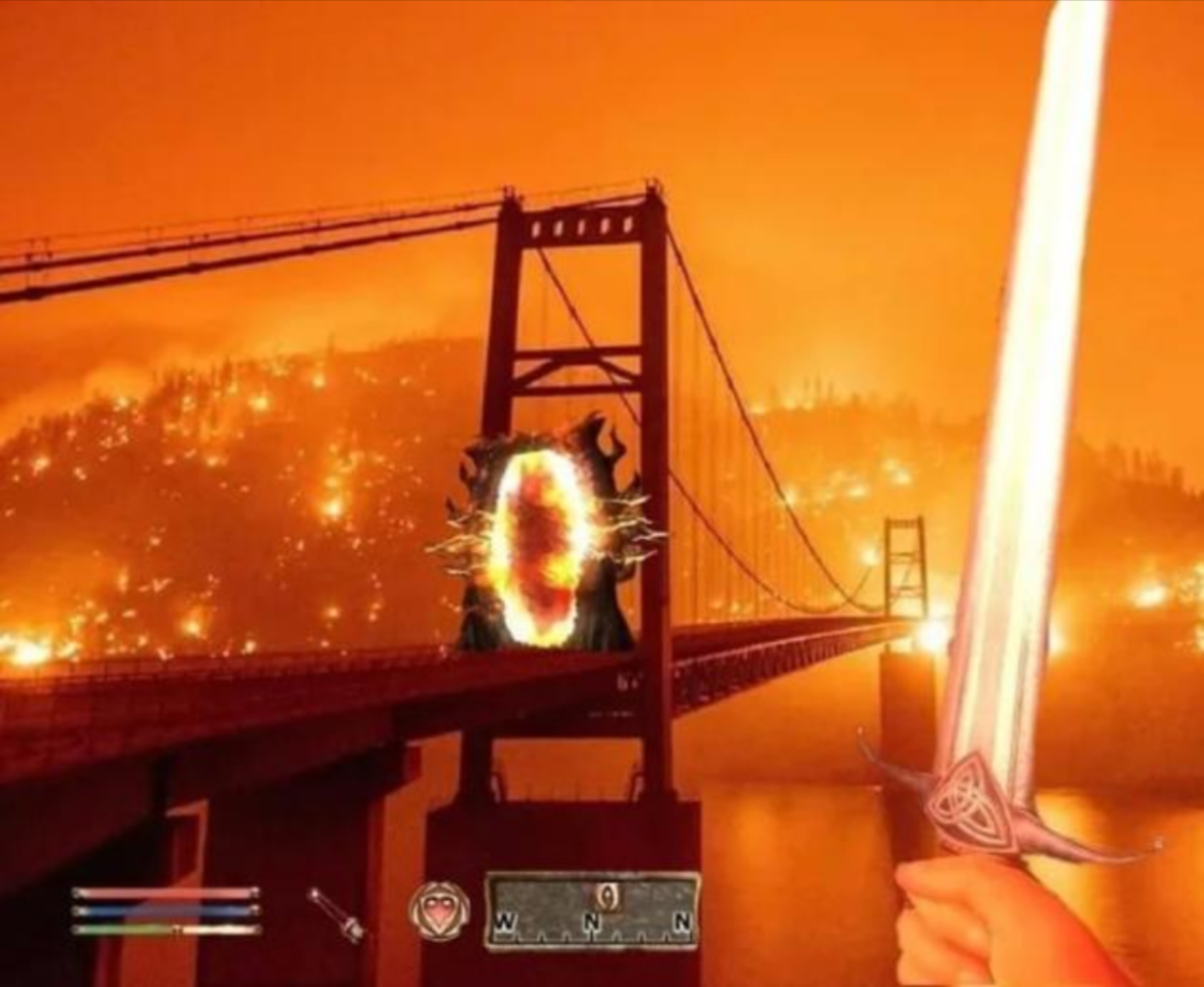The image size is (1204, 987).
Task: Click the equipped sword weapon icon
Action: [335, 914]
